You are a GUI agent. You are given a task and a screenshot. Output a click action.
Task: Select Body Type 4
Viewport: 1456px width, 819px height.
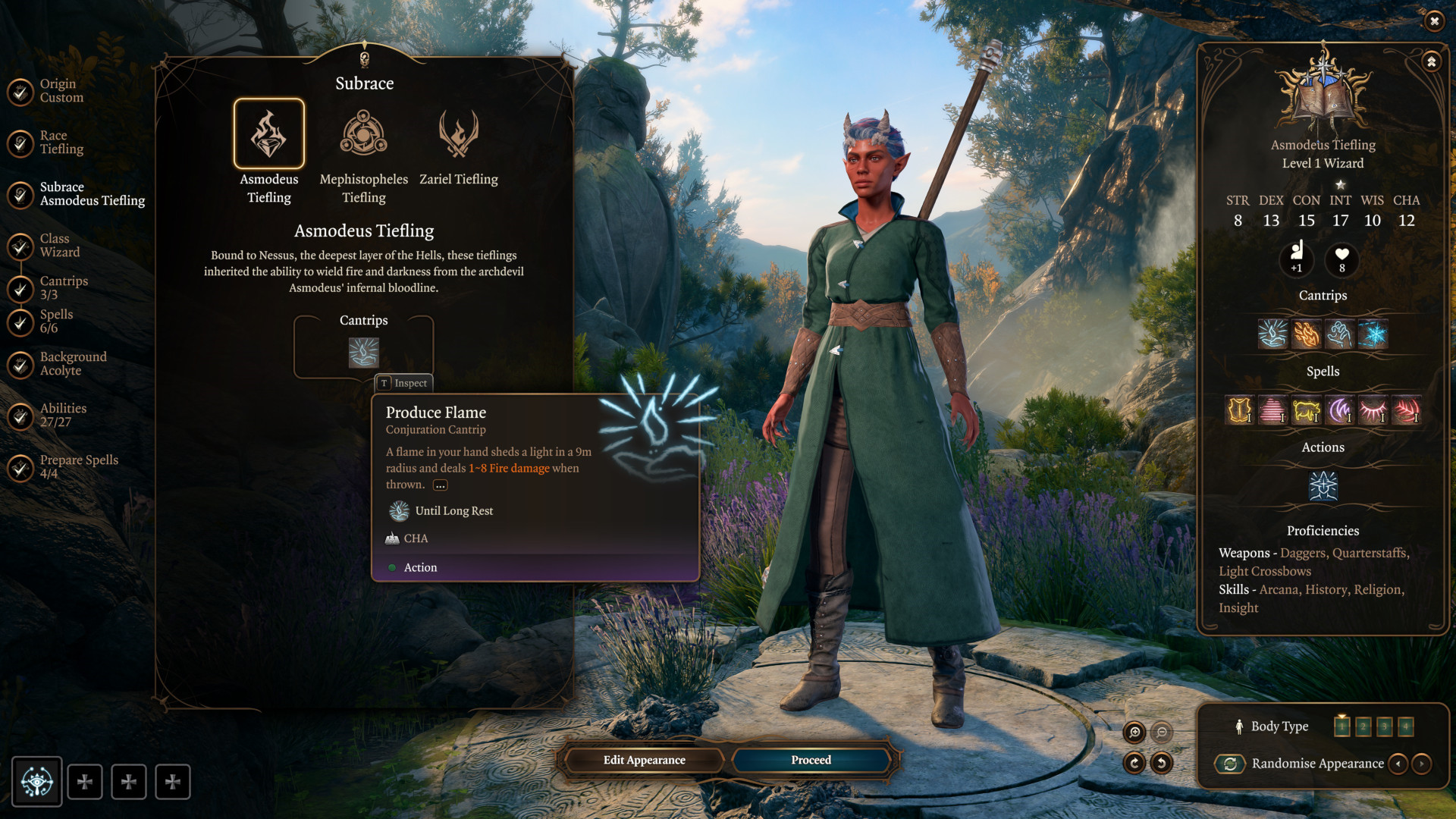click(x=1405, y=726)
